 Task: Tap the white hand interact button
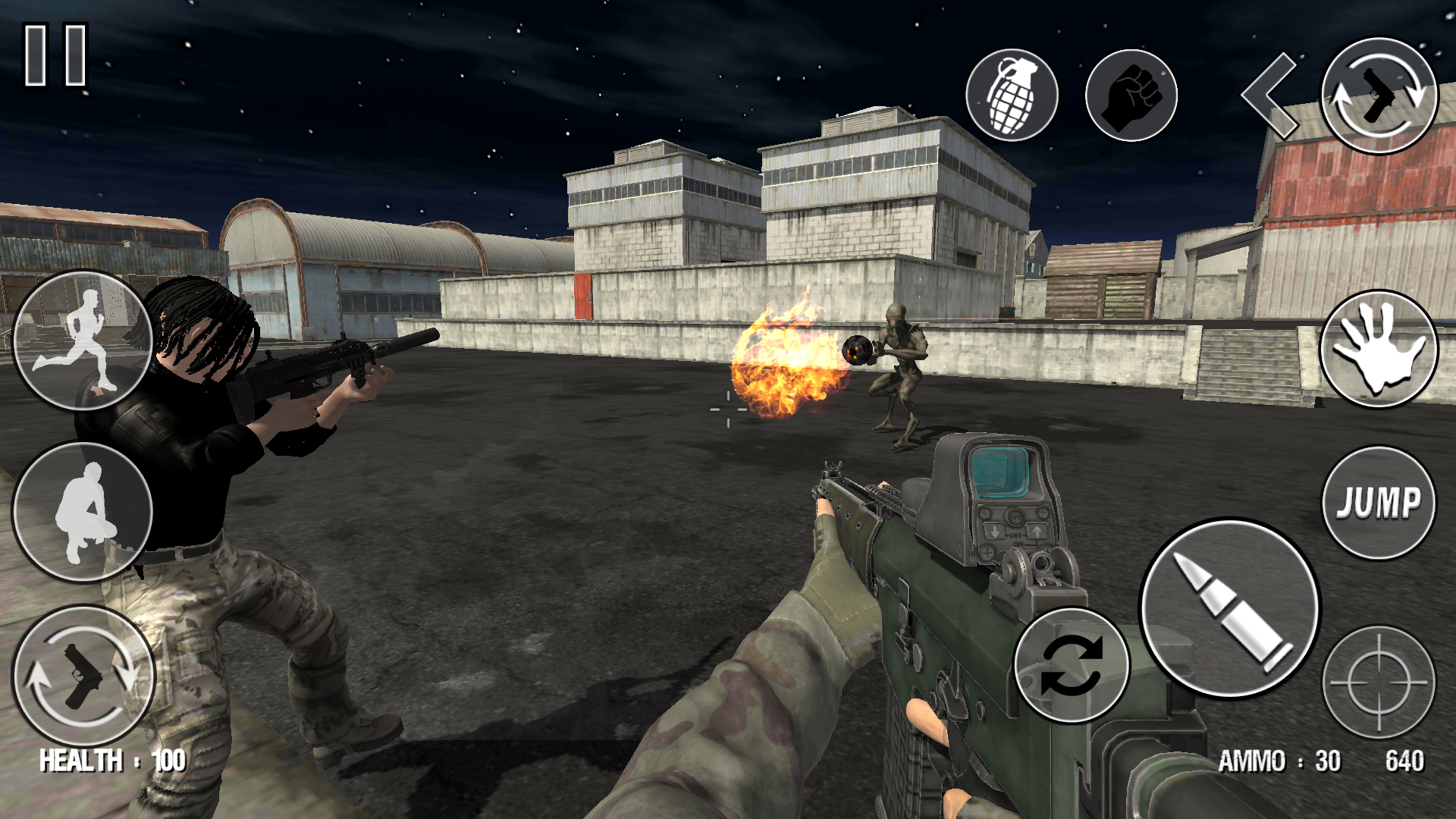[x=1379, y=349]
